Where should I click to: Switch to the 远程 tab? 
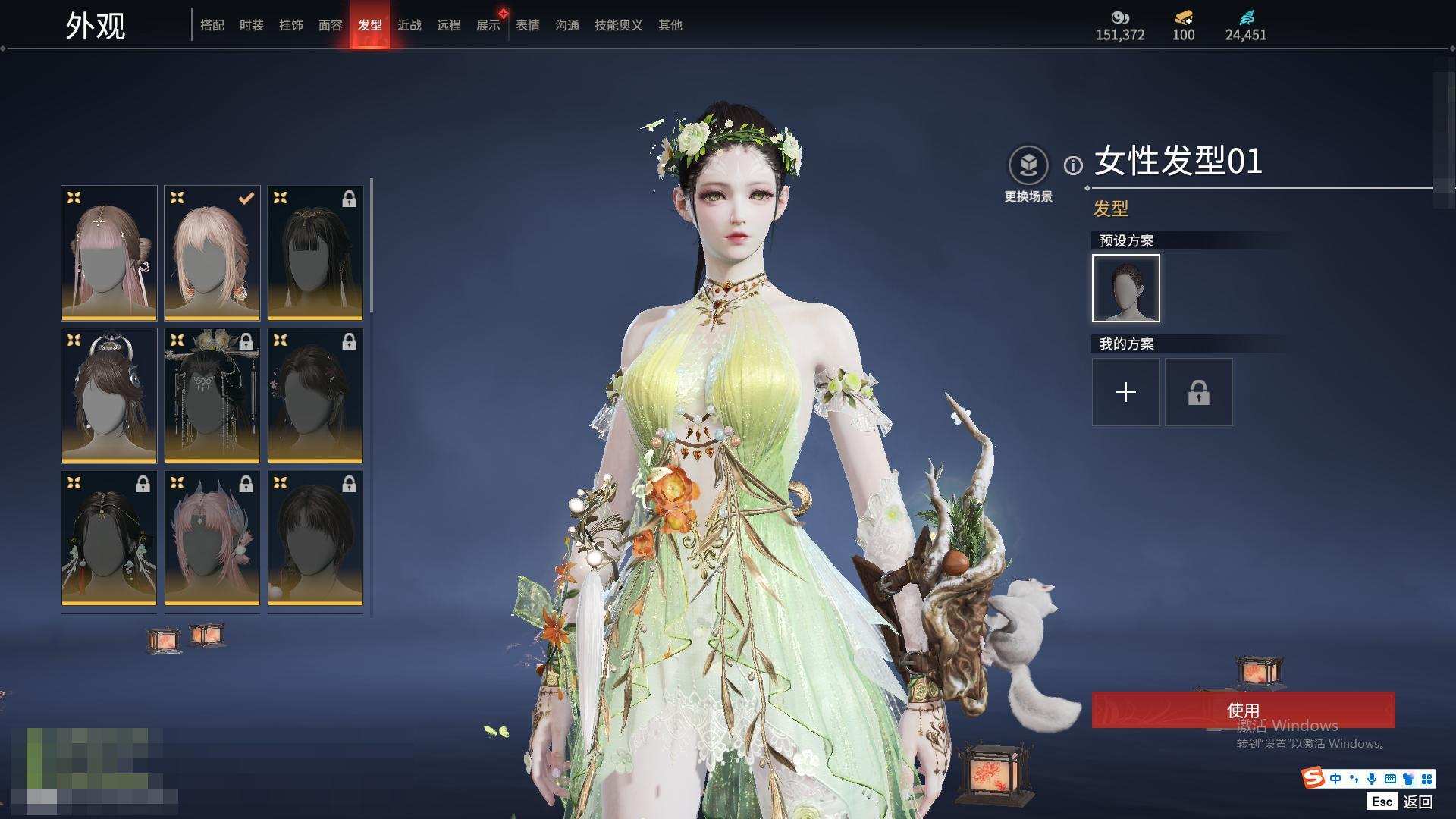point(448,25)
